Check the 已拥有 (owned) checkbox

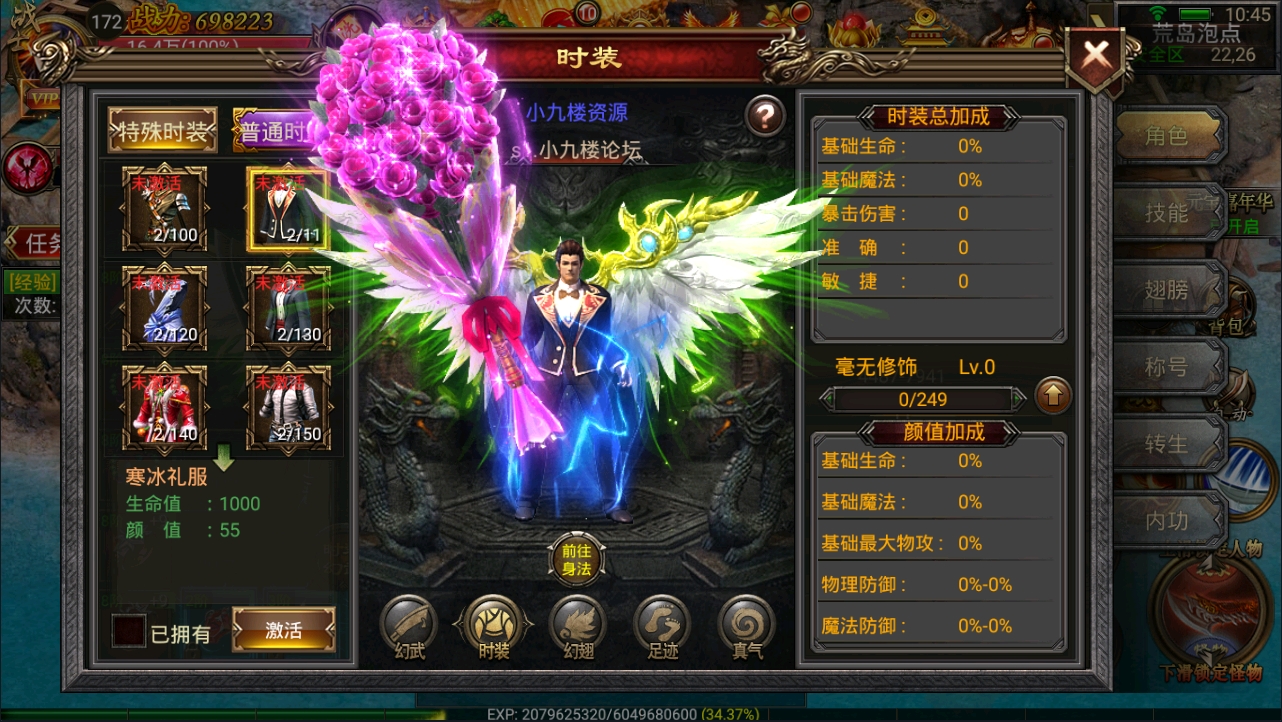[x=130, y=631]
